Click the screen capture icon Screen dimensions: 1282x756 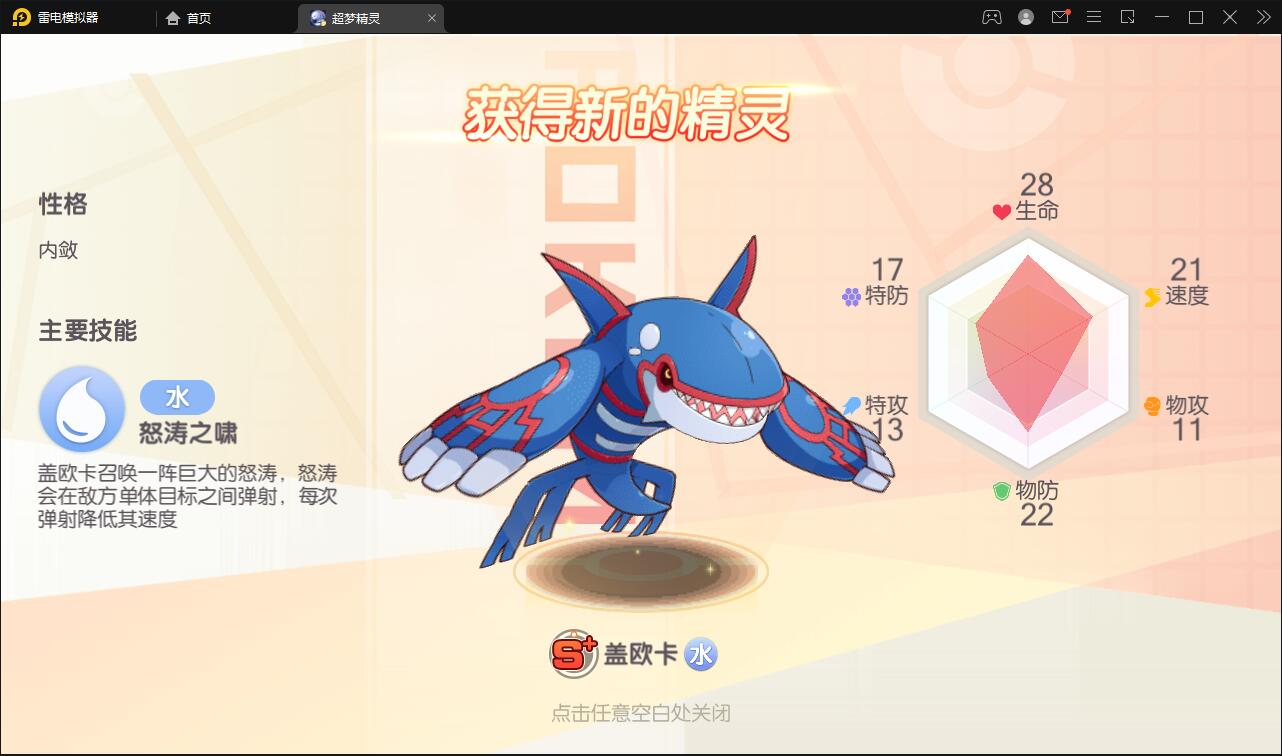pos(1128,17)
